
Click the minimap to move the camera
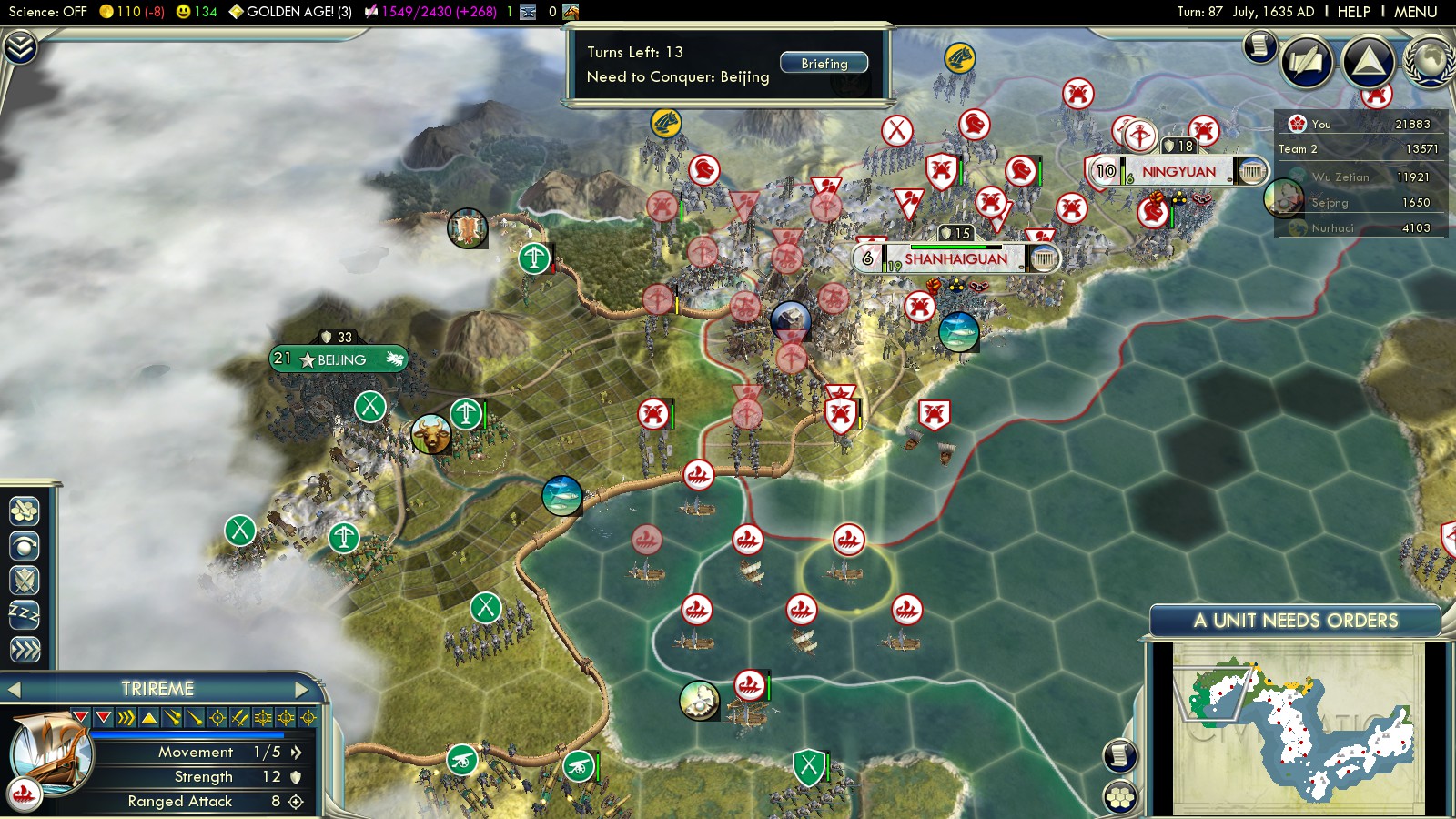tap(1297, 728)
